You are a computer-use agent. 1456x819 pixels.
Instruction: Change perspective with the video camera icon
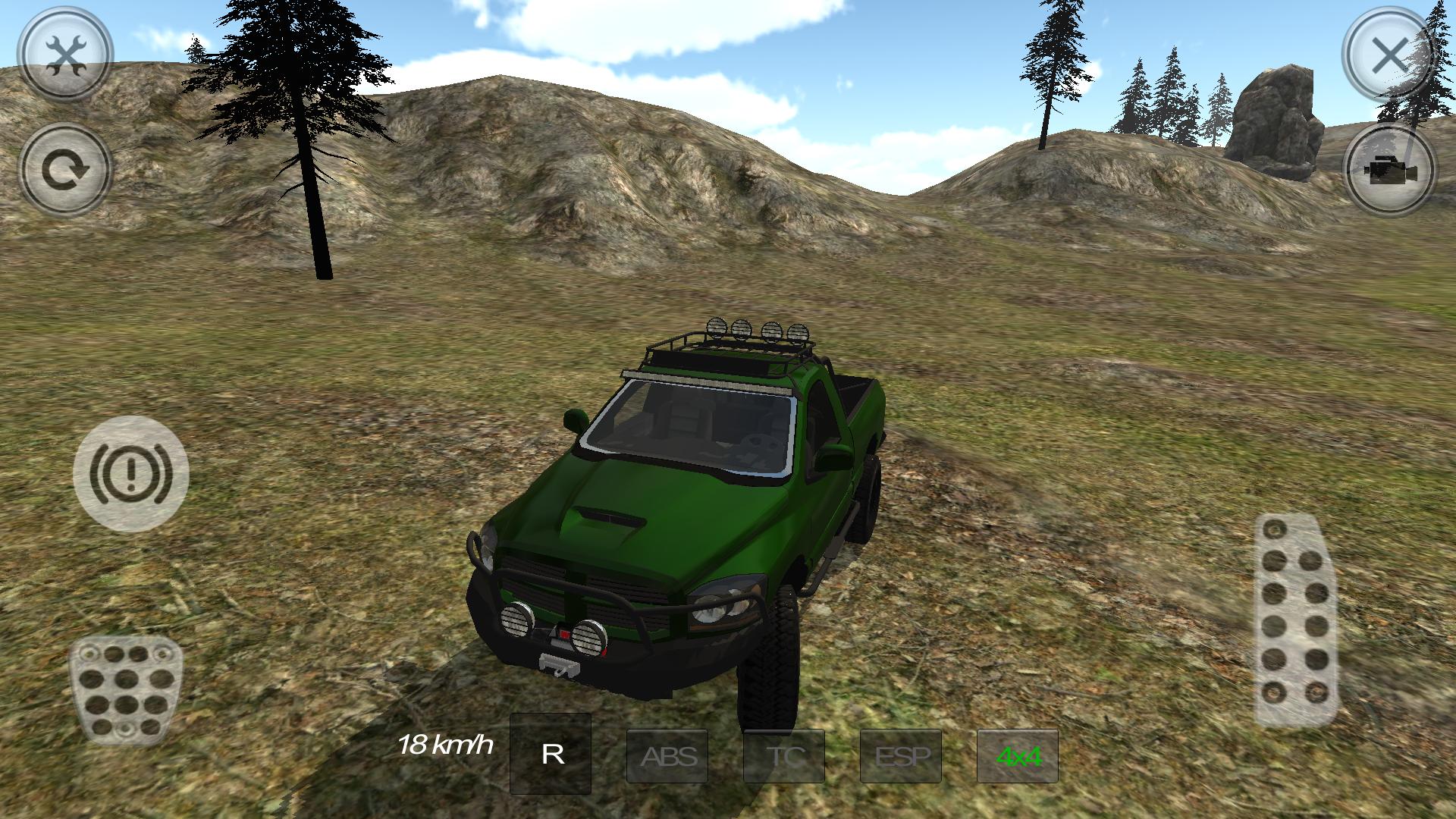pos(1390,168)
